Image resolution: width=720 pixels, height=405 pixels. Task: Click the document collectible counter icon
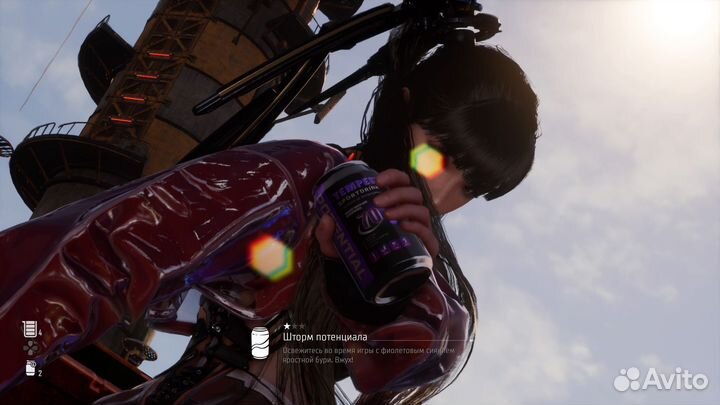tap(29, 328)
